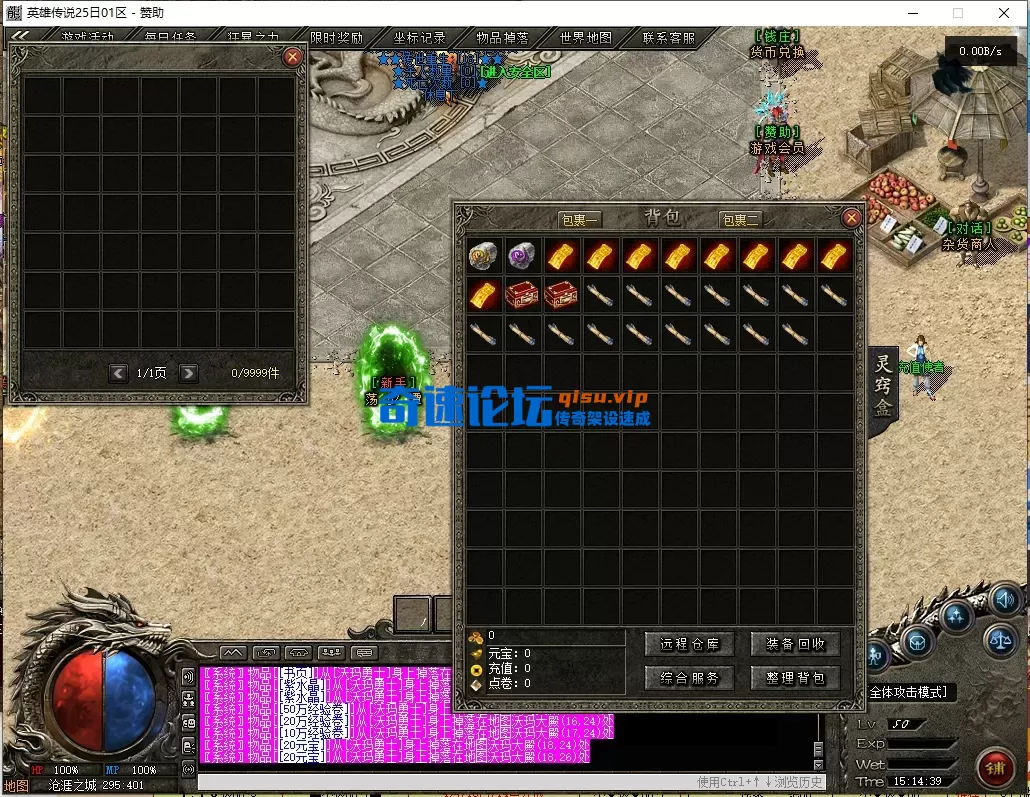Minimize the game window

click(x=912, y=13)
